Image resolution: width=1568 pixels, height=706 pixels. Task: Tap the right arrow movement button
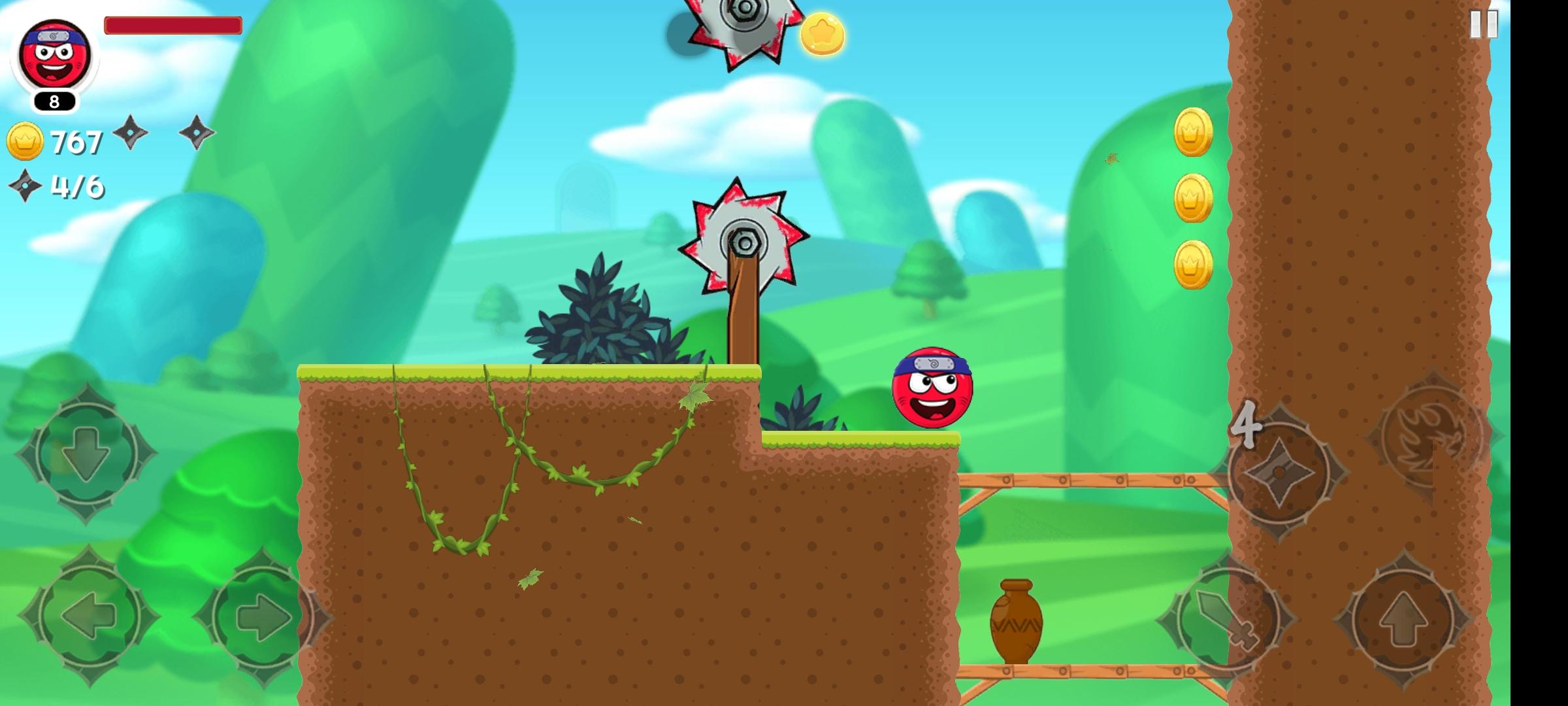(263, 616)
